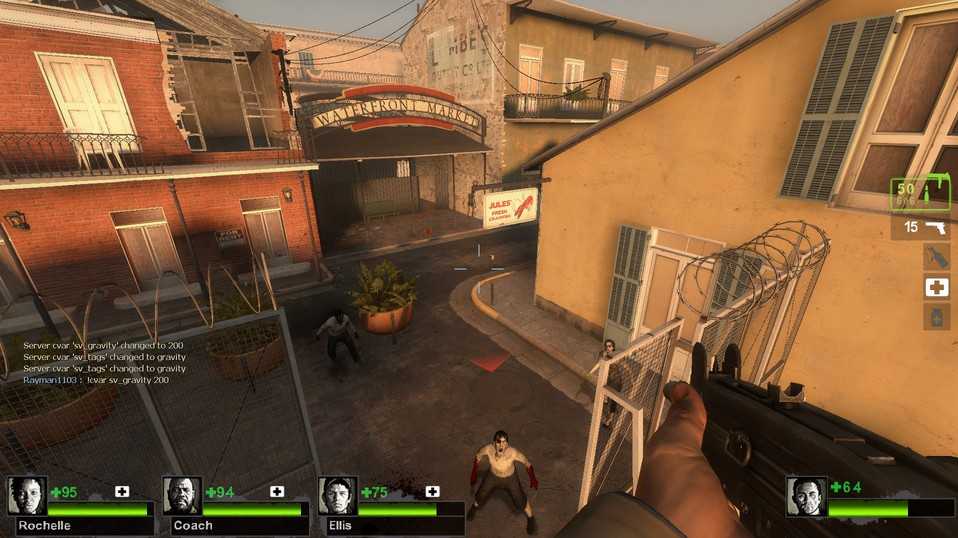Screen dimensions: 958x538
Task: Click Ellis's teammate portrait
Action: [x=337, y=496]
